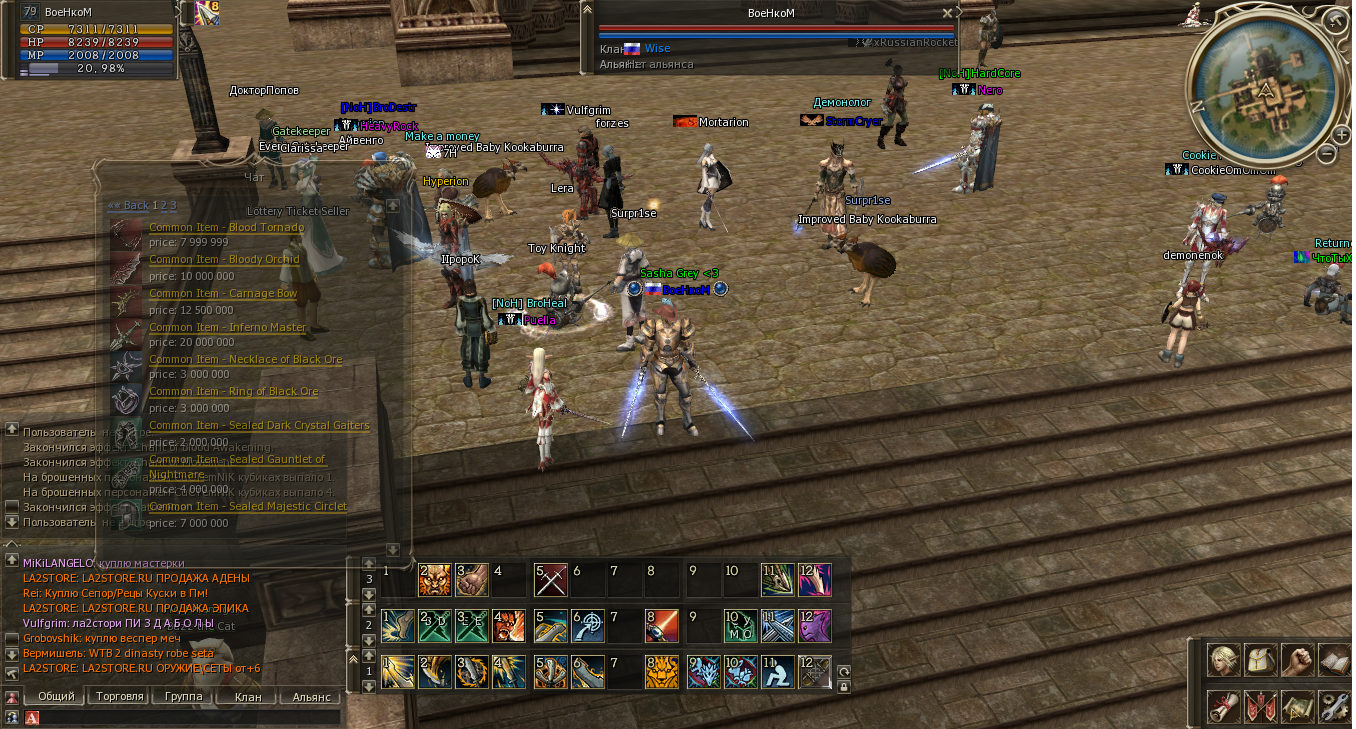Open the skills open-book menu icon

(1335, 660)
